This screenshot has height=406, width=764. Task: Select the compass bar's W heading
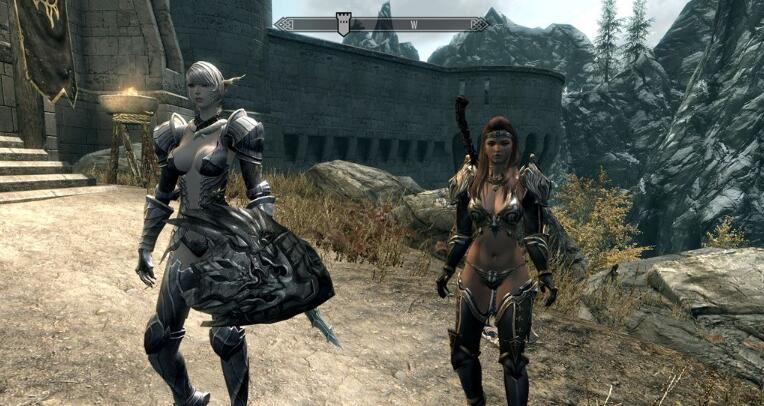(411, 23)
